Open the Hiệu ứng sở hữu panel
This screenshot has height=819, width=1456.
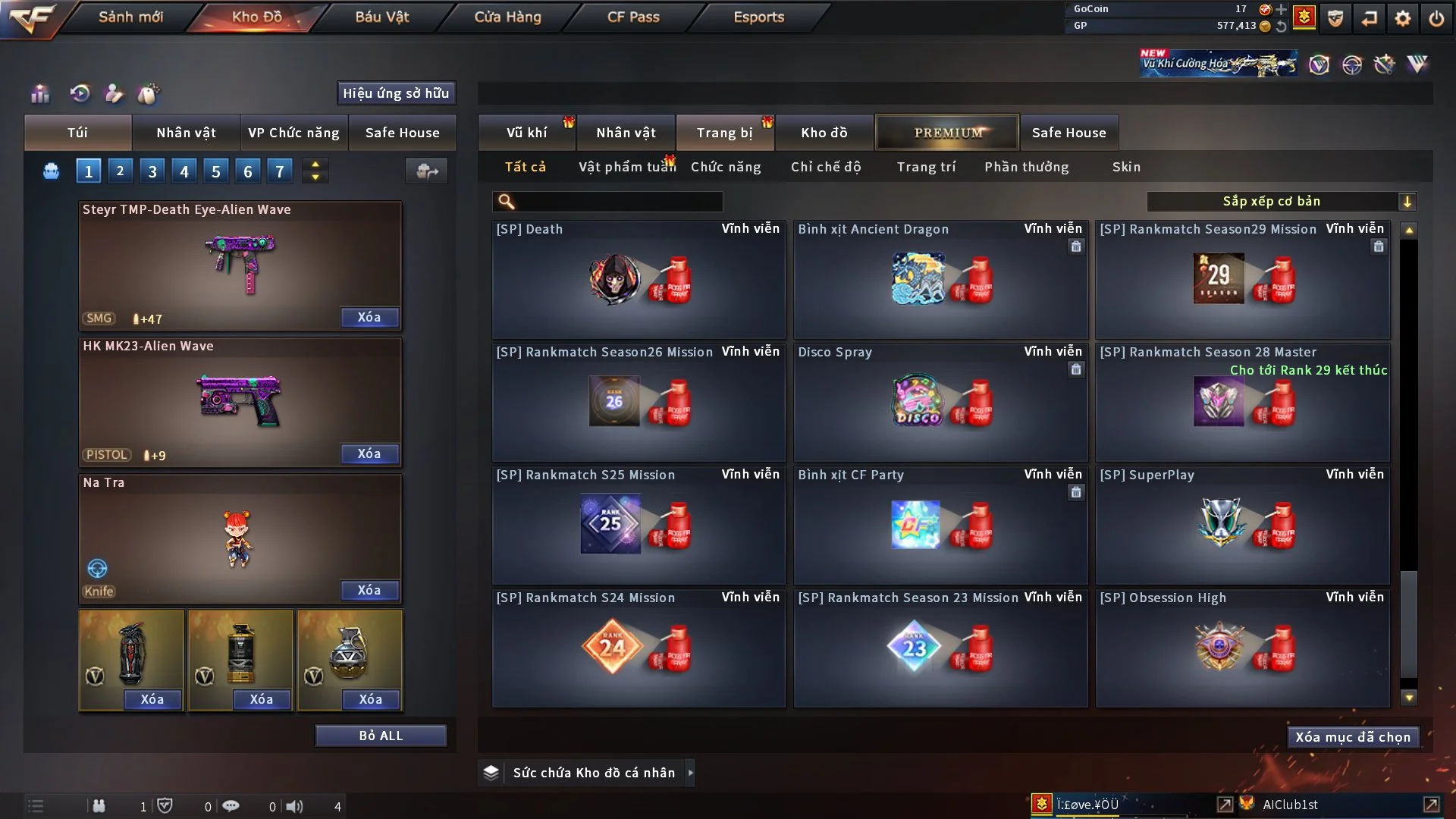coord(396,93)
